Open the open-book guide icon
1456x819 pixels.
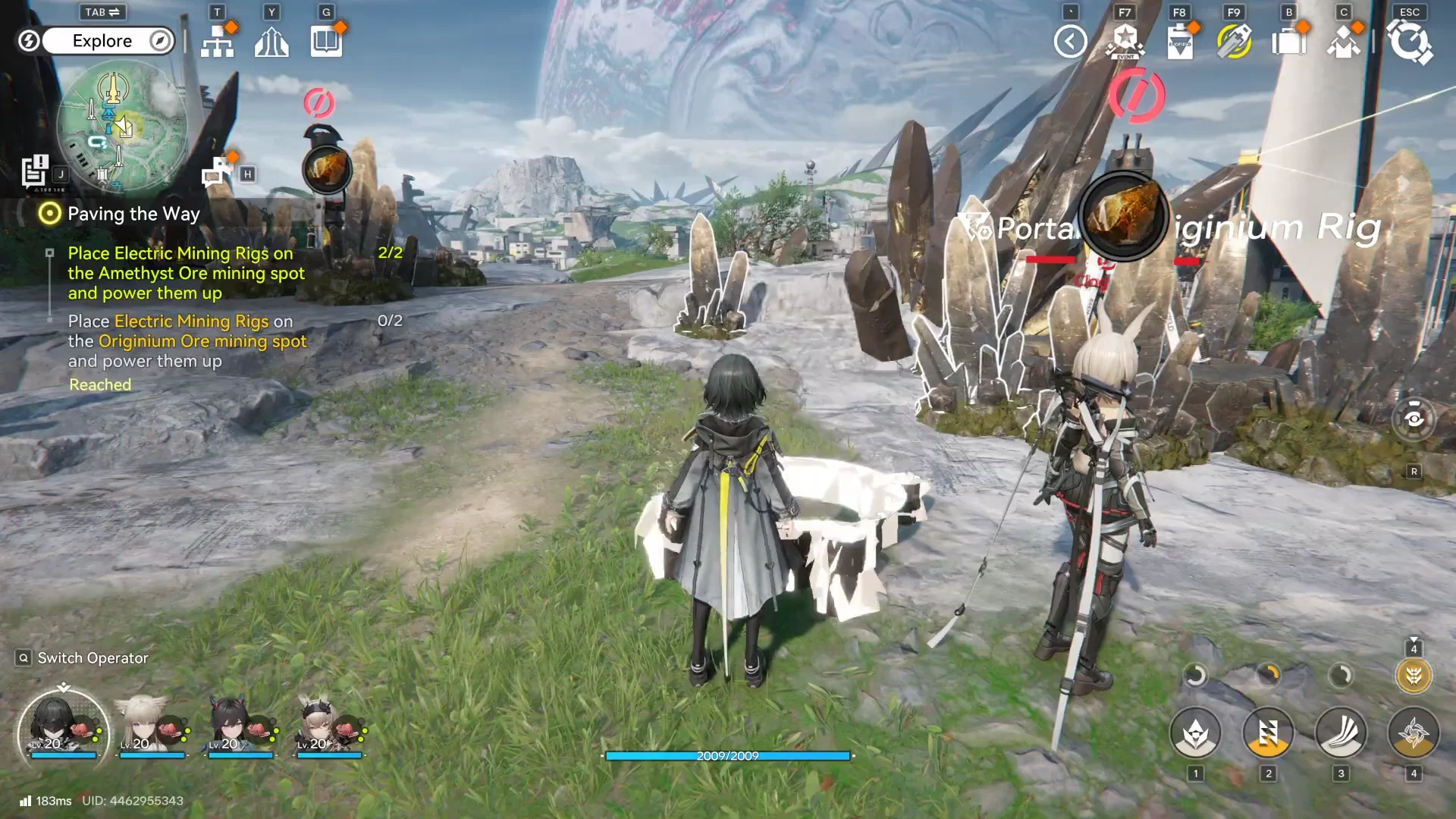[326, 42]
